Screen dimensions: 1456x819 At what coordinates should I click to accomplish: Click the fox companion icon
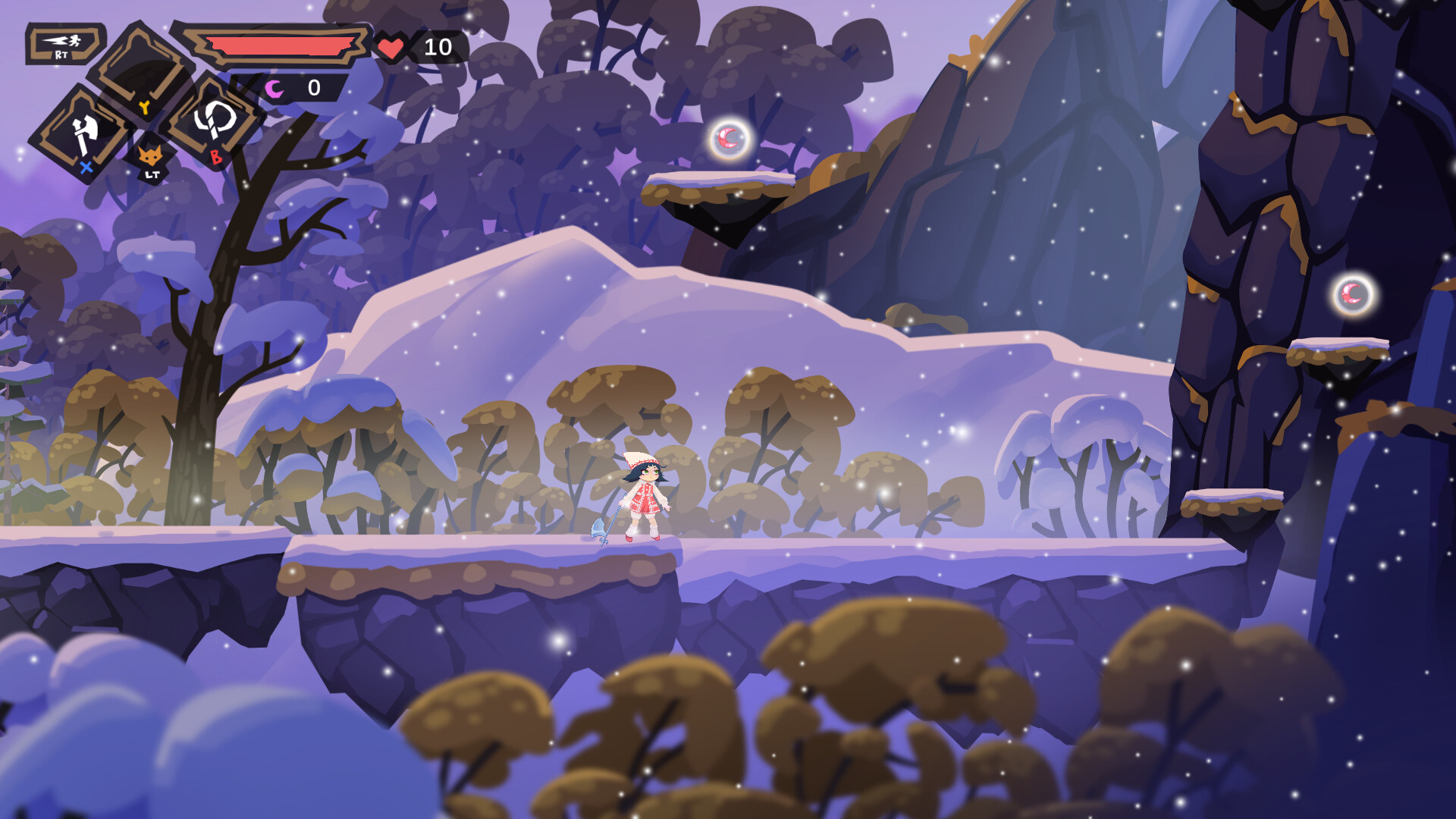point(150,158)
